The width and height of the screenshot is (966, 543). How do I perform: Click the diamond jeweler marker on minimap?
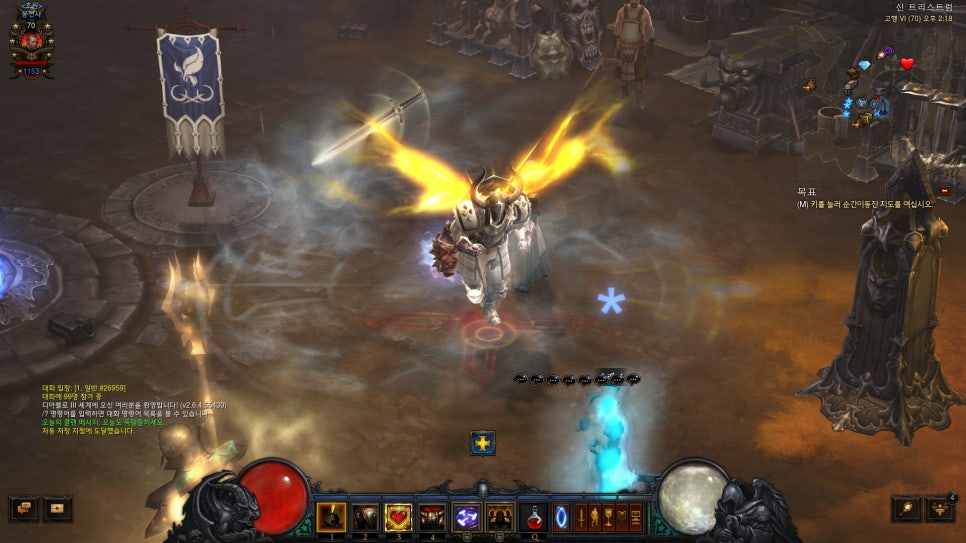click(864, 65)
